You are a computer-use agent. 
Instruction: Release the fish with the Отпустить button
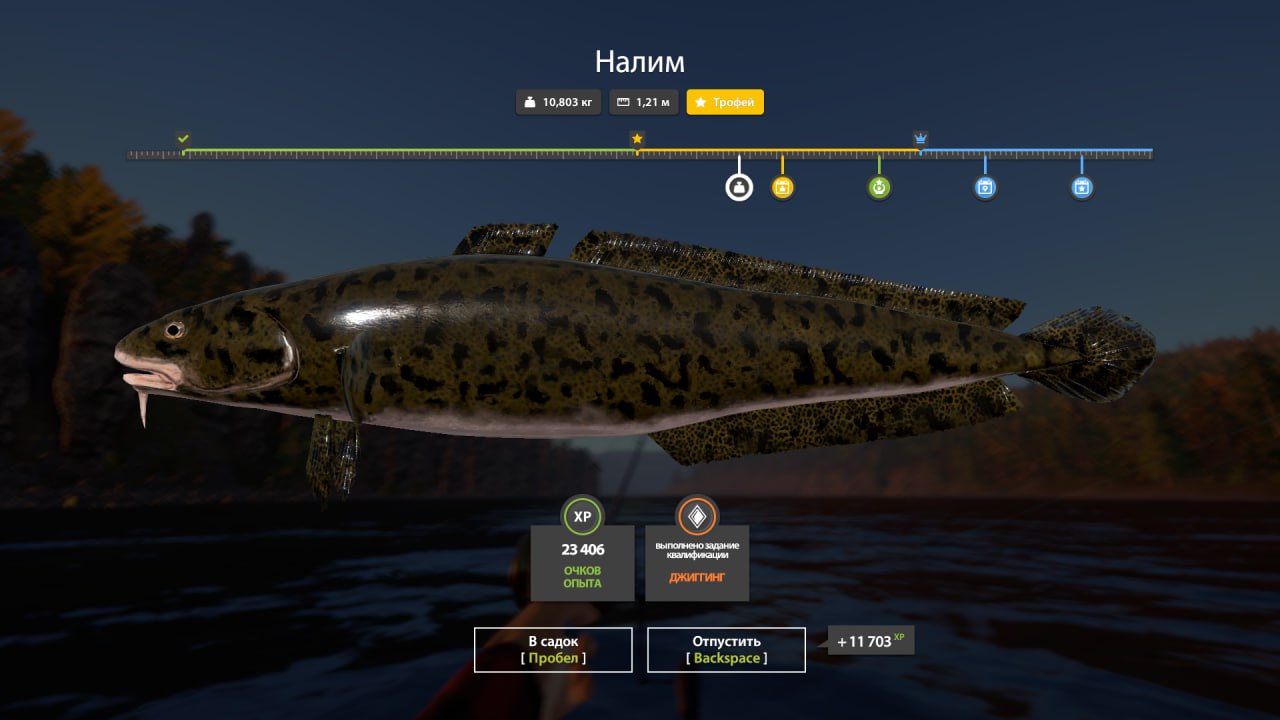726,649
